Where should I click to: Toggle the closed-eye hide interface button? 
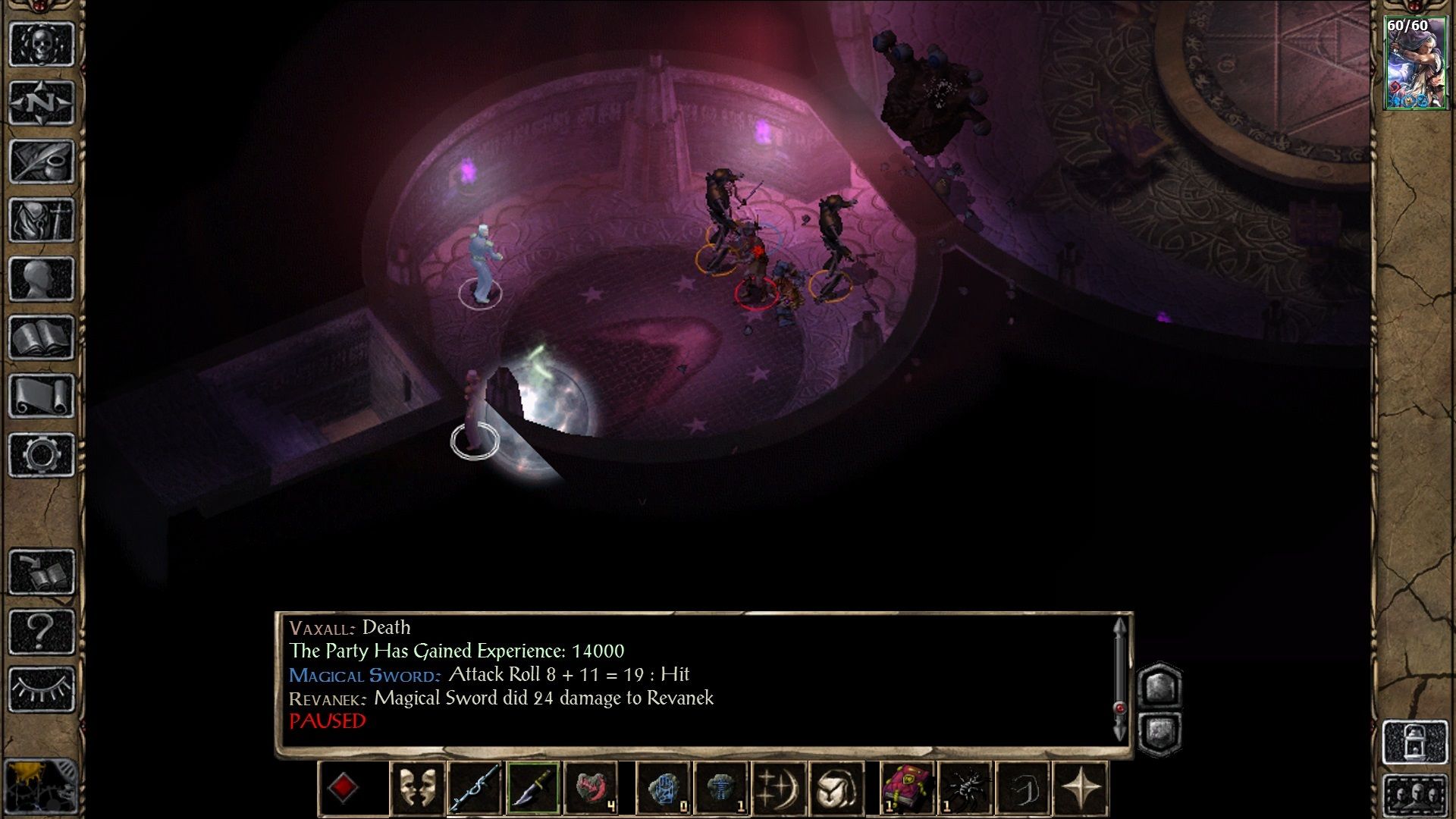(41, 689)
